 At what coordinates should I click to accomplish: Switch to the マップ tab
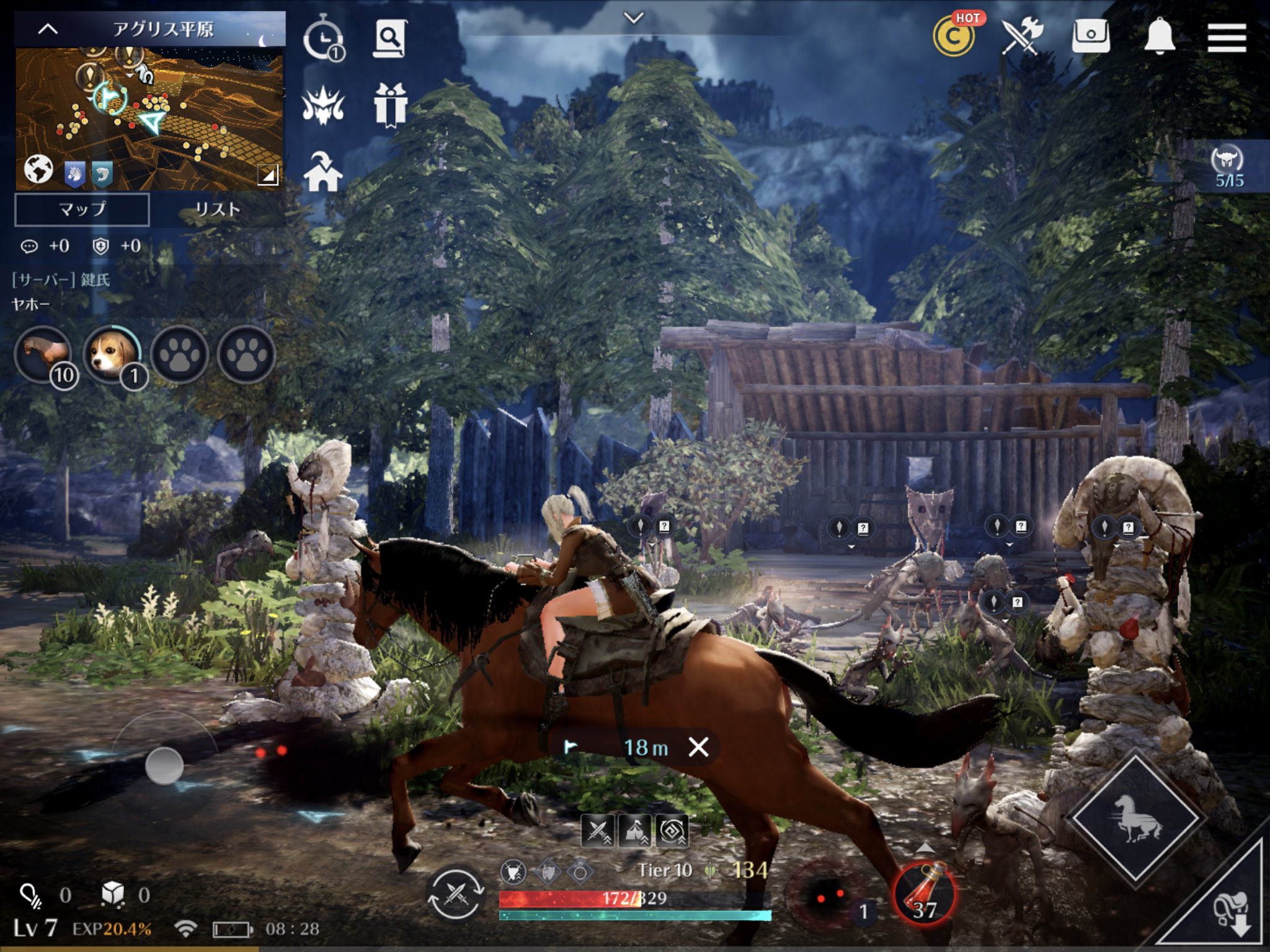pos(83,210)
